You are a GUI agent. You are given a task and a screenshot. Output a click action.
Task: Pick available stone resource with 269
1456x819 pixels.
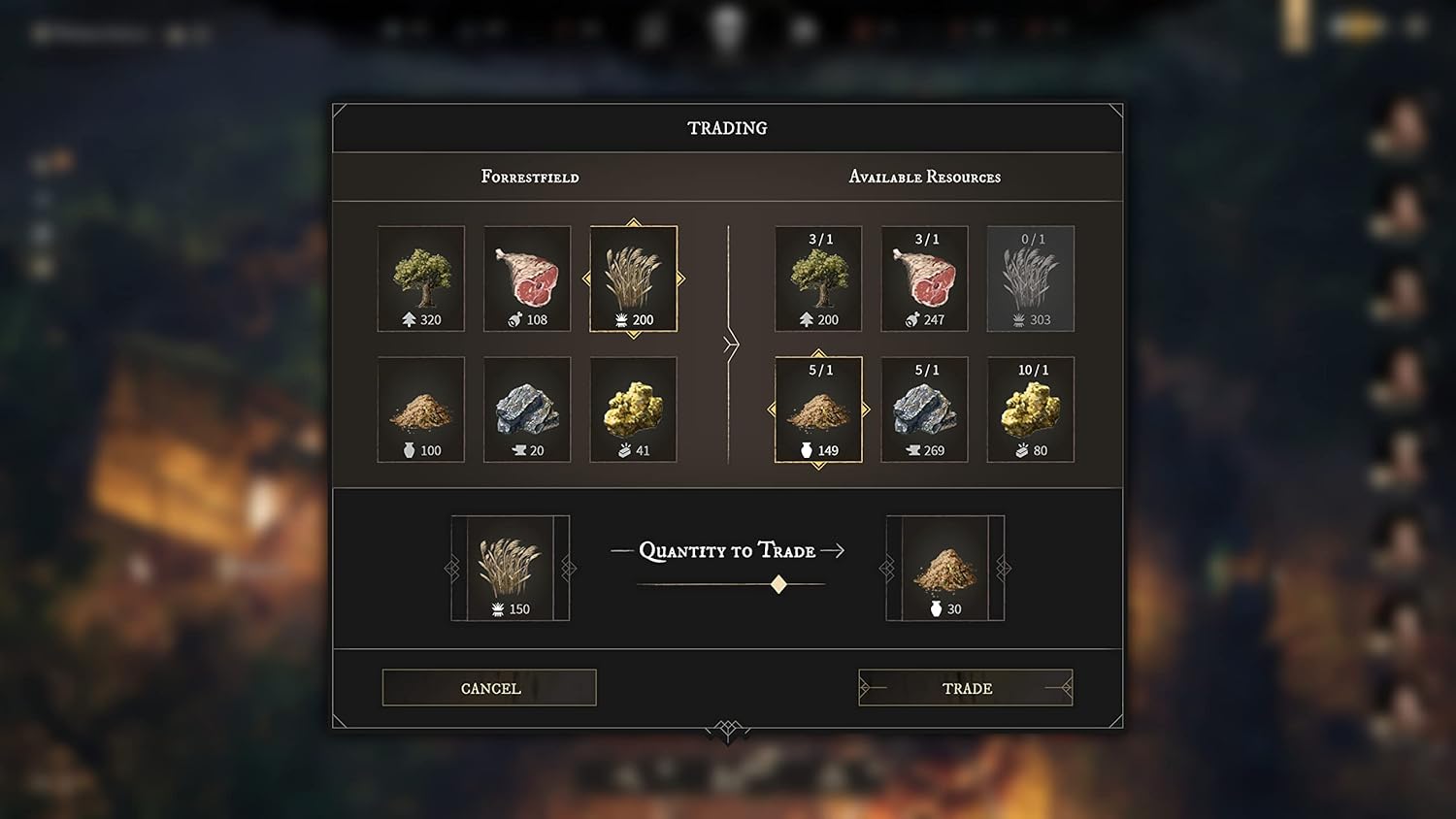pos(924,409)
